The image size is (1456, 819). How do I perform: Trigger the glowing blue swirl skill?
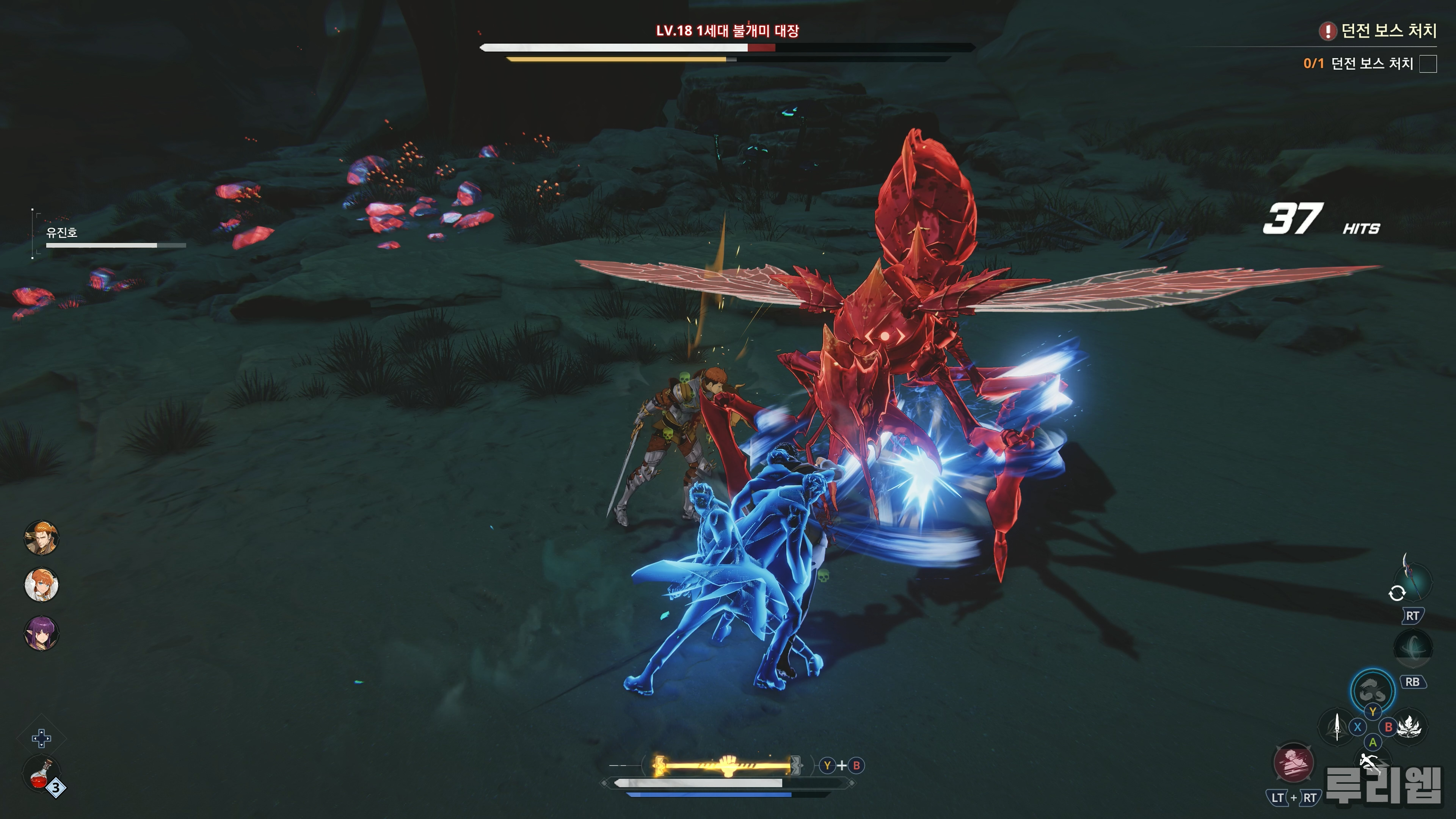(1372, 690)
